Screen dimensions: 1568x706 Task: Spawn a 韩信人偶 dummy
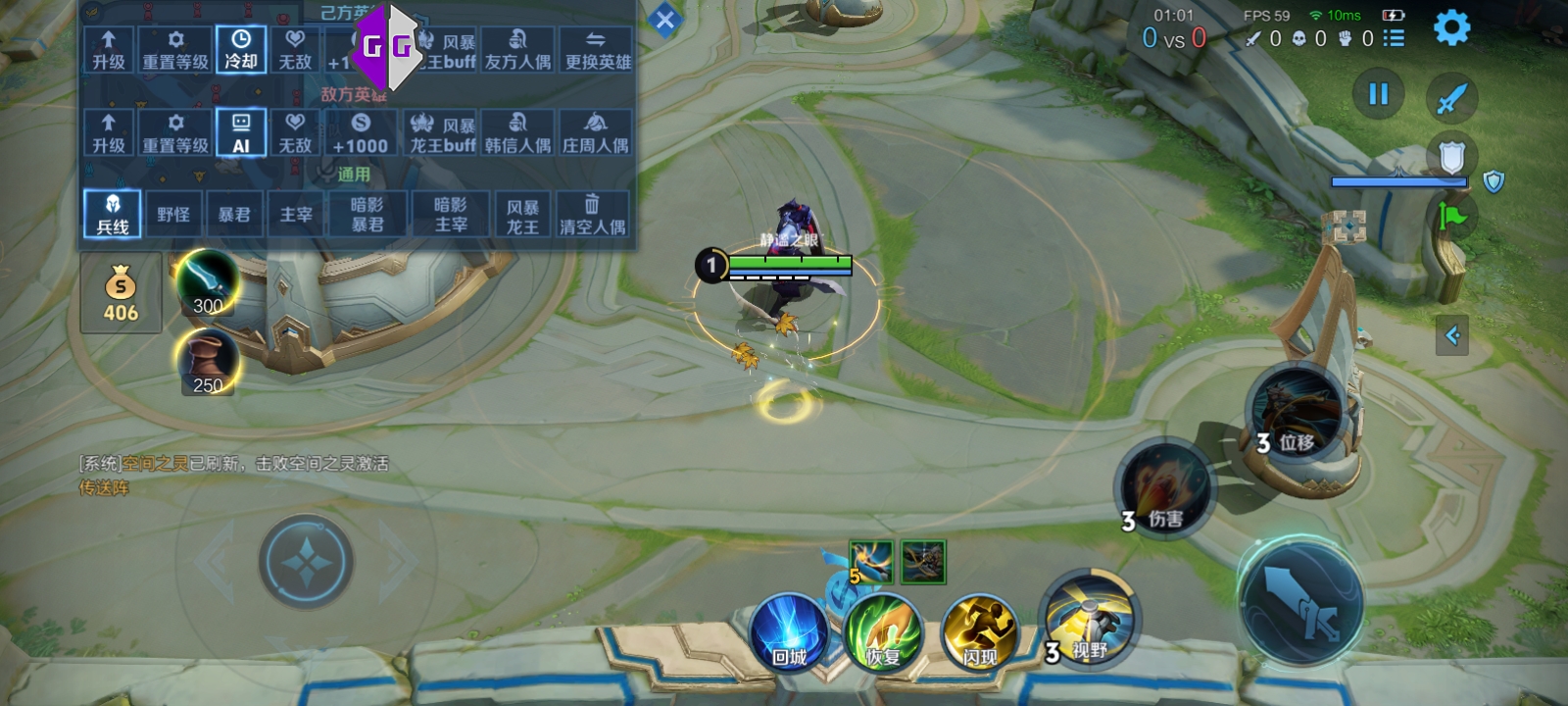click(517, 133)
